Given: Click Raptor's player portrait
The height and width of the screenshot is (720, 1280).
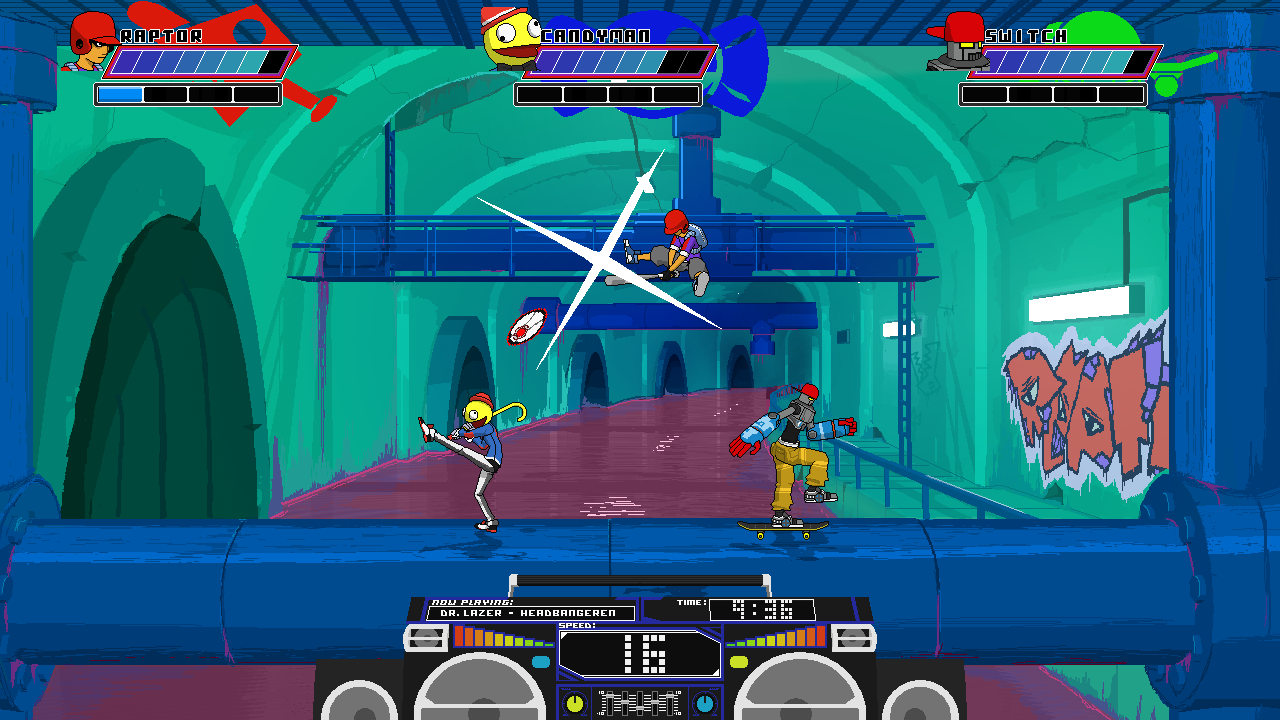Looking at the screenshot, I should click(x=90, y=43).
